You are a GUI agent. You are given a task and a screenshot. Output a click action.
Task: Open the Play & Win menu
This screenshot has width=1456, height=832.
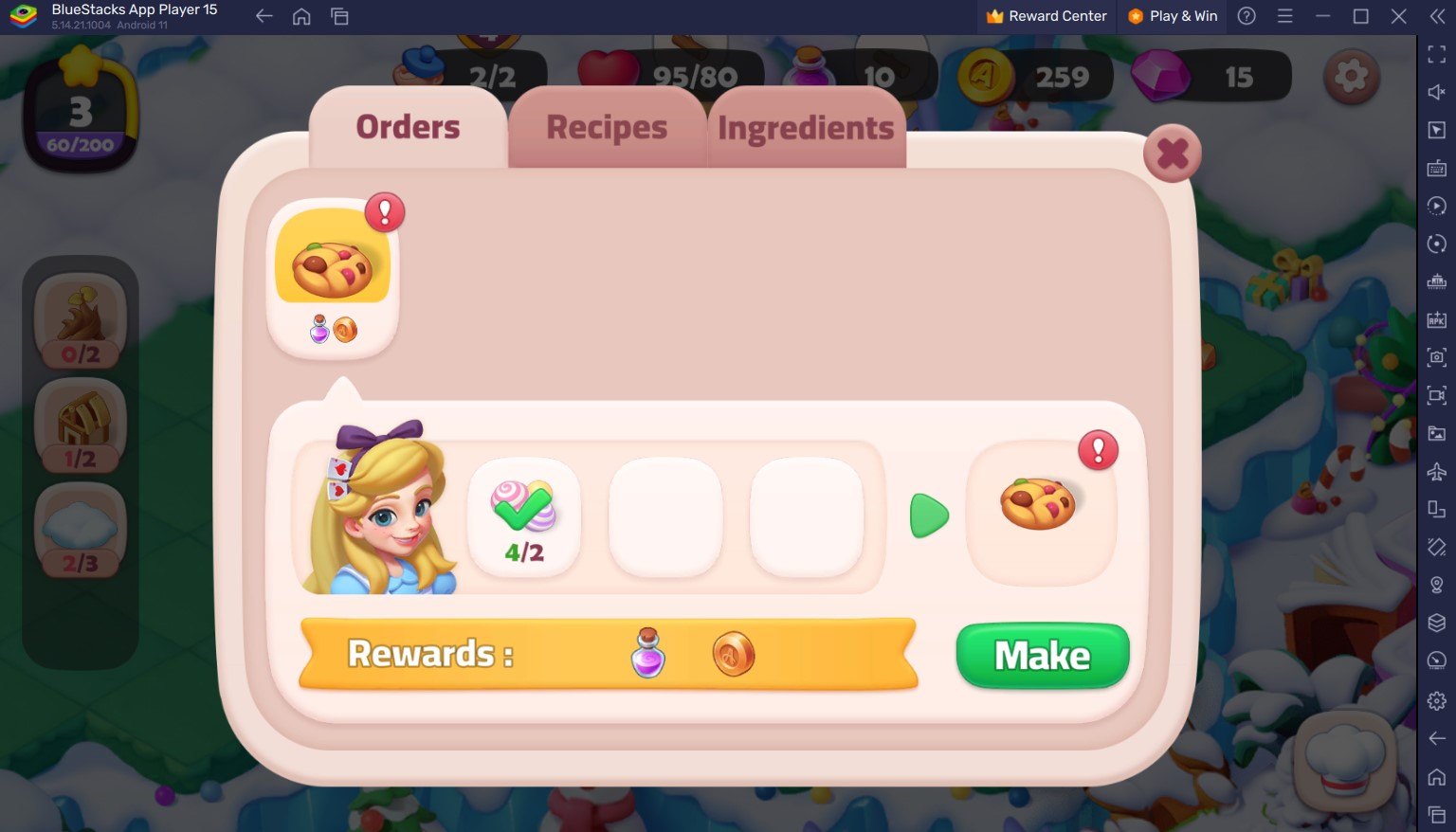click(x=1172, y=16)
